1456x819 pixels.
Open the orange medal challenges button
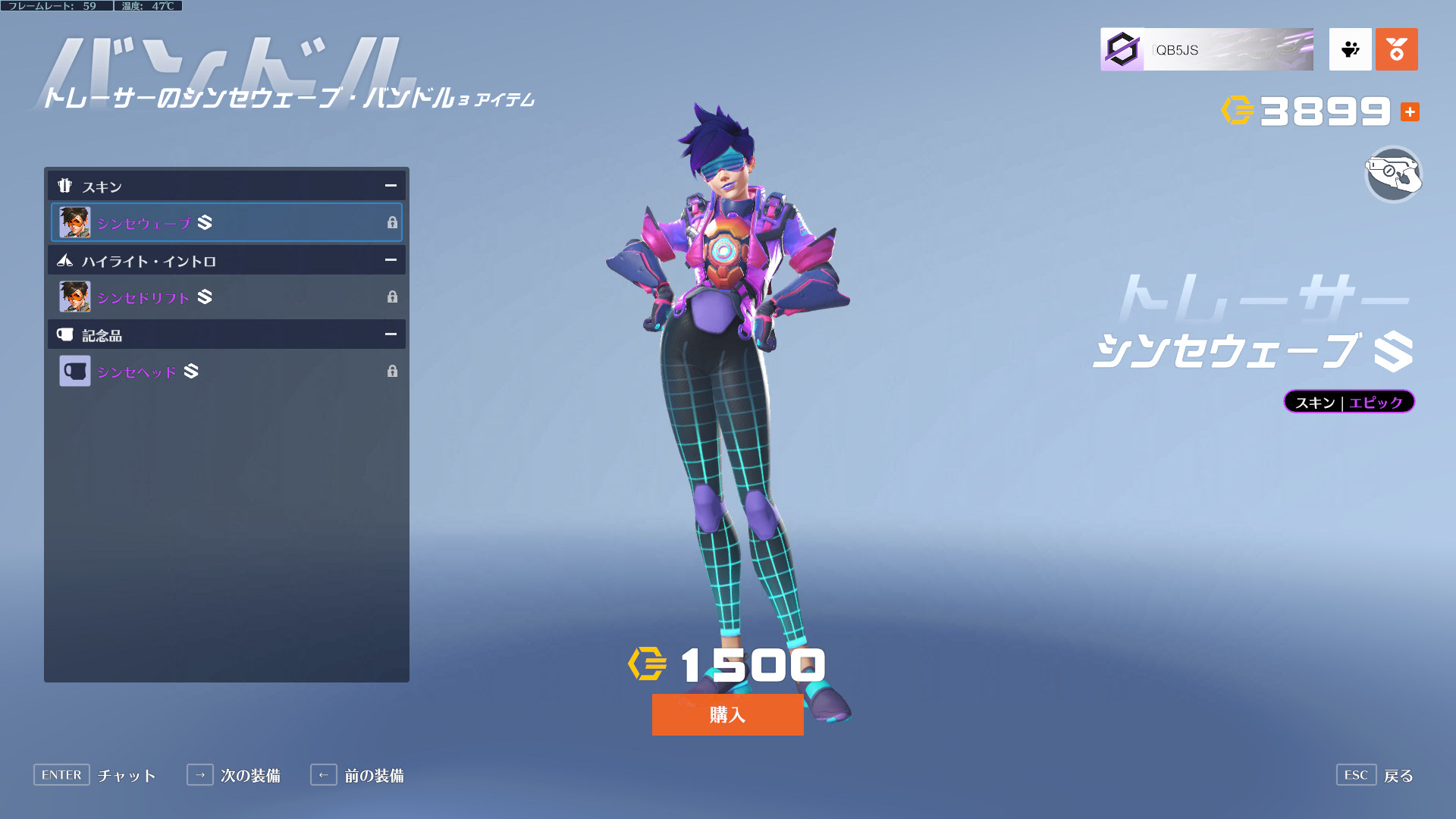(1396, 50)
